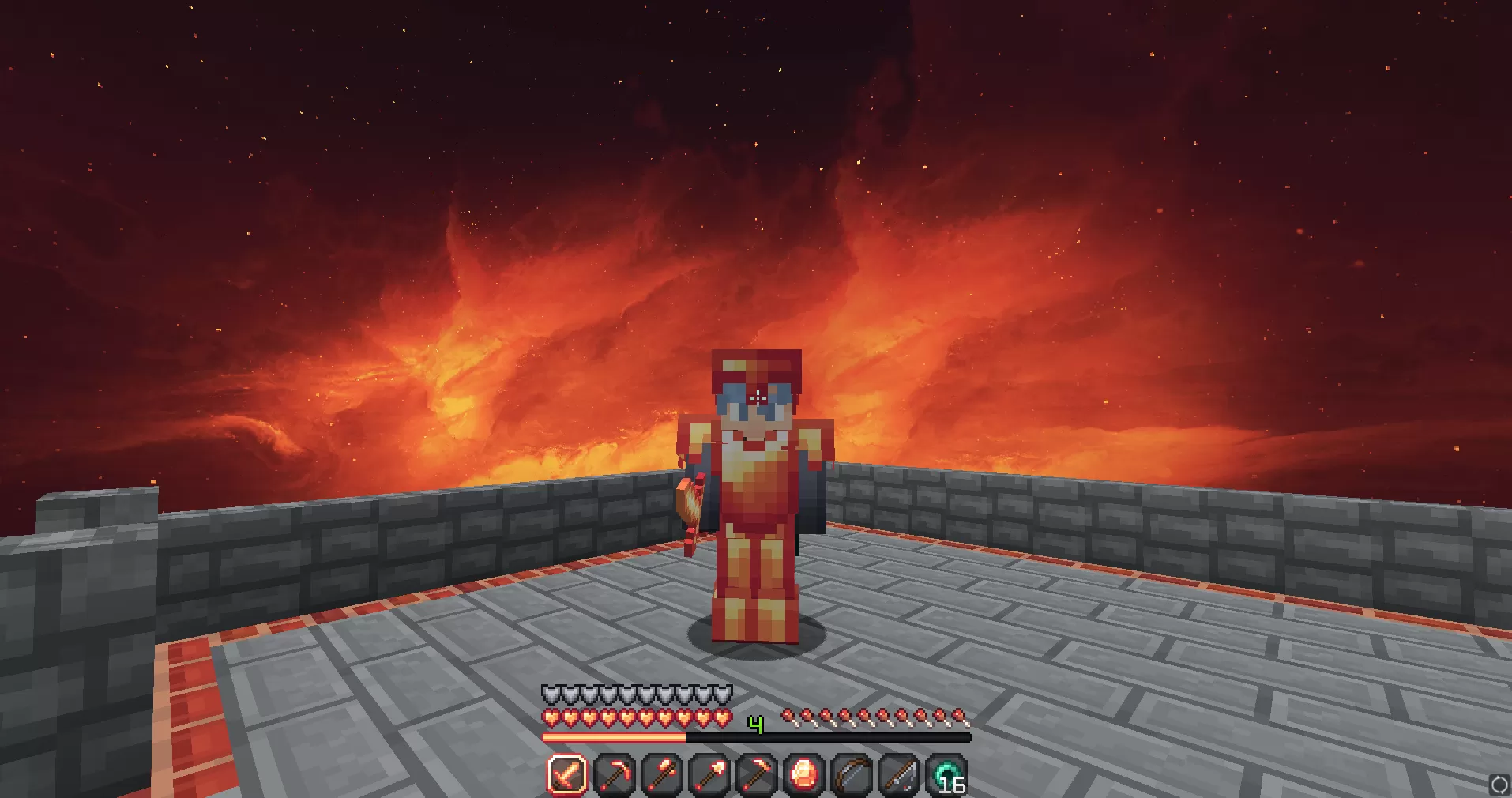Pick the orange egg hotbar item
Screen dimensions: 1512x798
804,774
